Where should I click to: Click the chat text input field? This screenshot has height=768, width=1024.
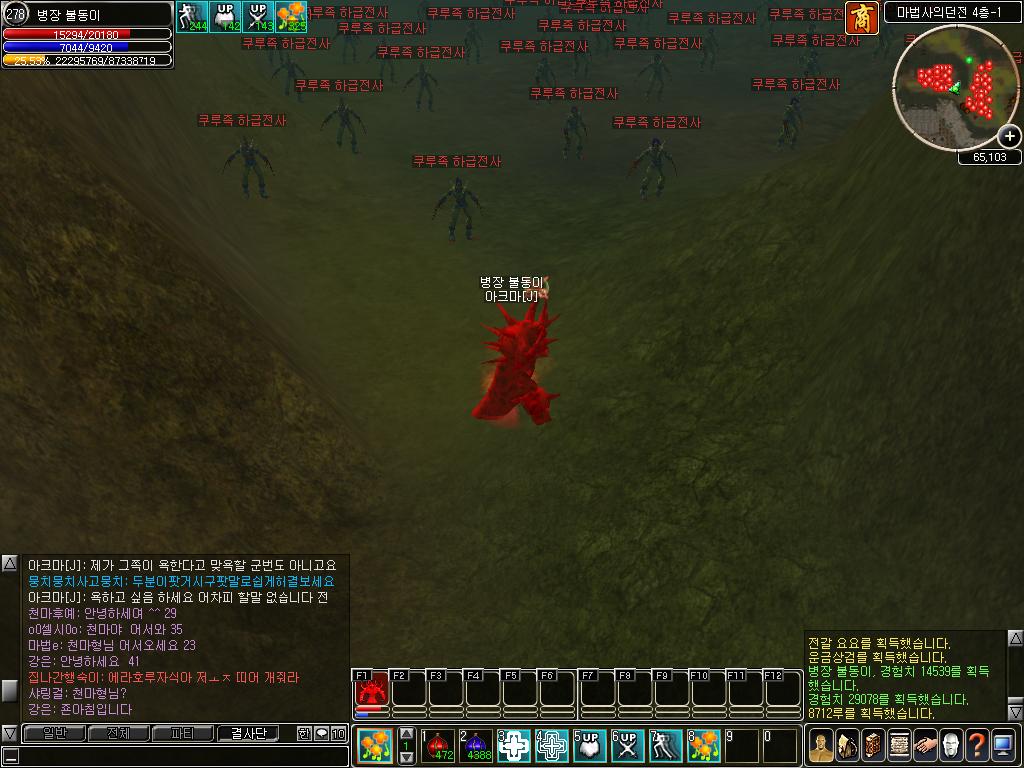pyautogui.click(x=180, y=756)
